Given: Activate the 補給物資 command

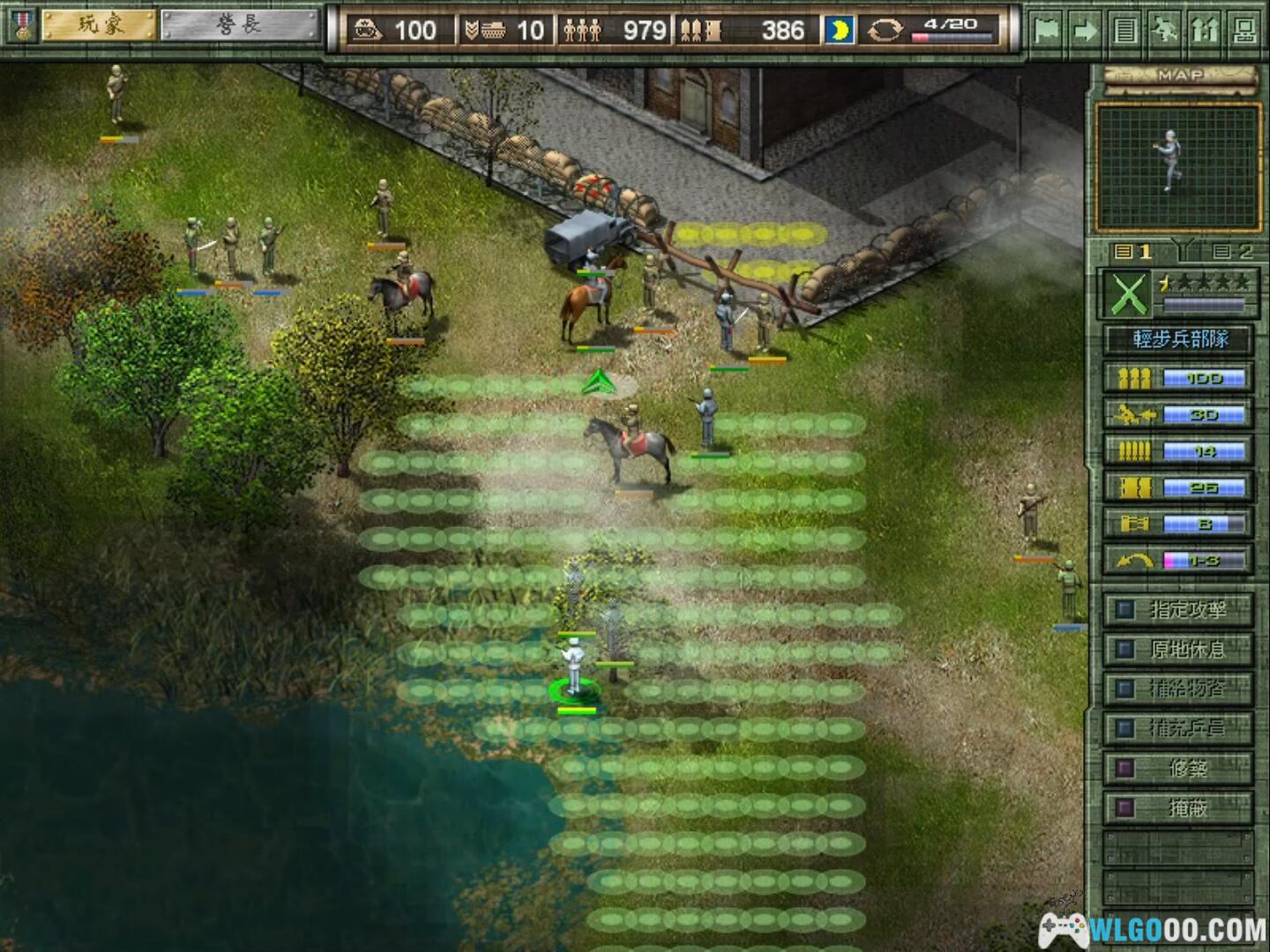Looking at the screenshot, I should (x=1178, y=688).
